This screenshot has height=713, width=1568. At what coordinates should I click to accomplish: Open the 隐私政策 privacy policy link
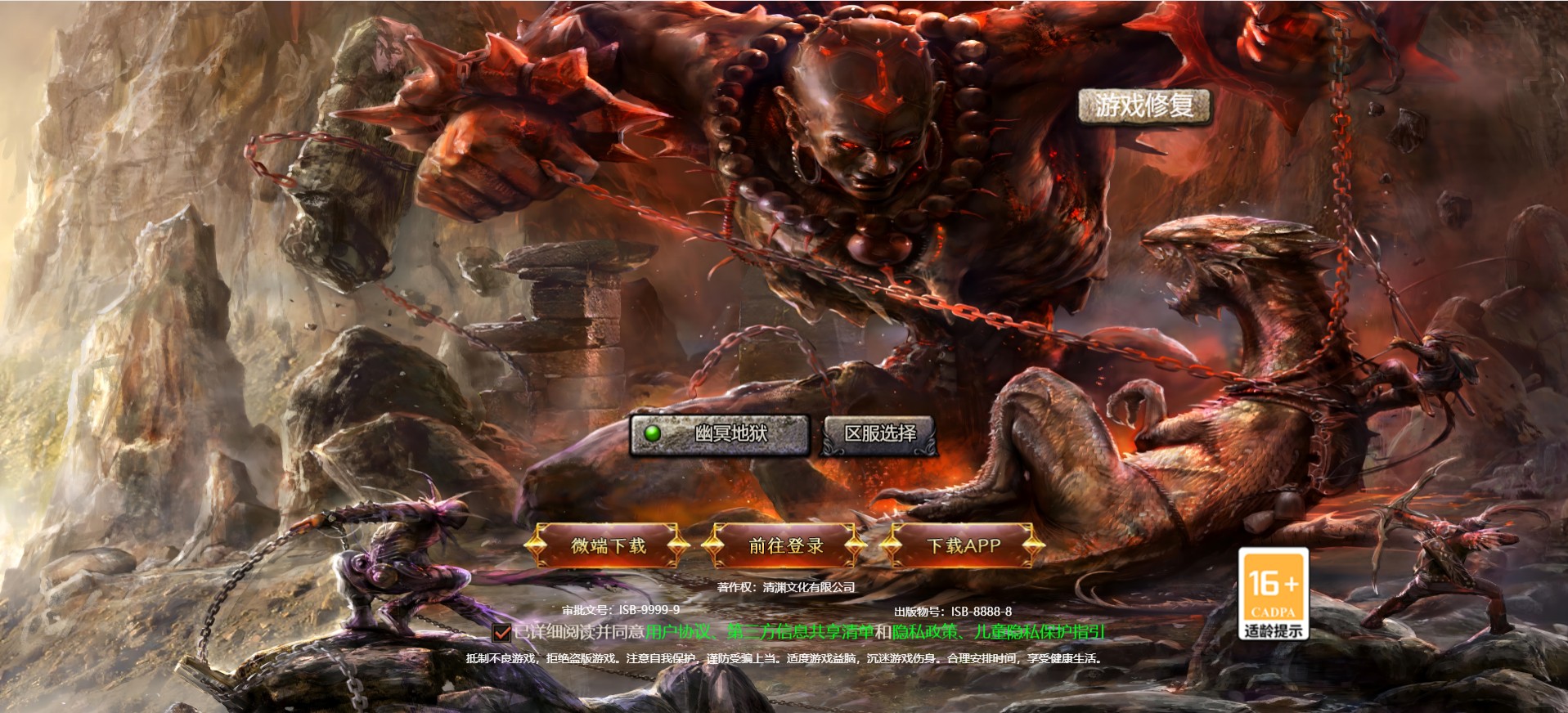coord(924,632)
